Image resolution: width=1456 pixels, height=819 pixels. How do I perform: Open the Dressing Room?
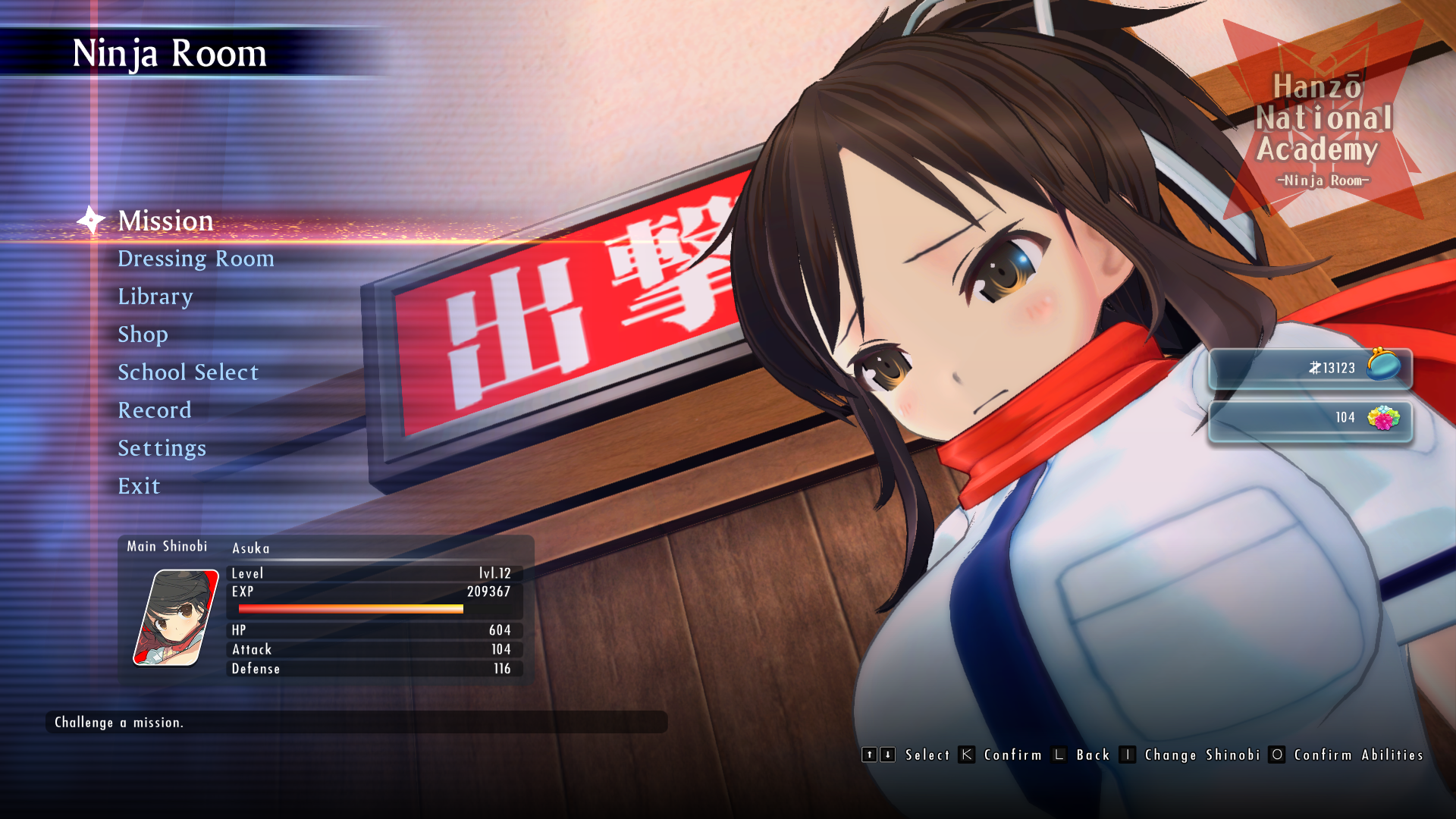coord(196,259)
